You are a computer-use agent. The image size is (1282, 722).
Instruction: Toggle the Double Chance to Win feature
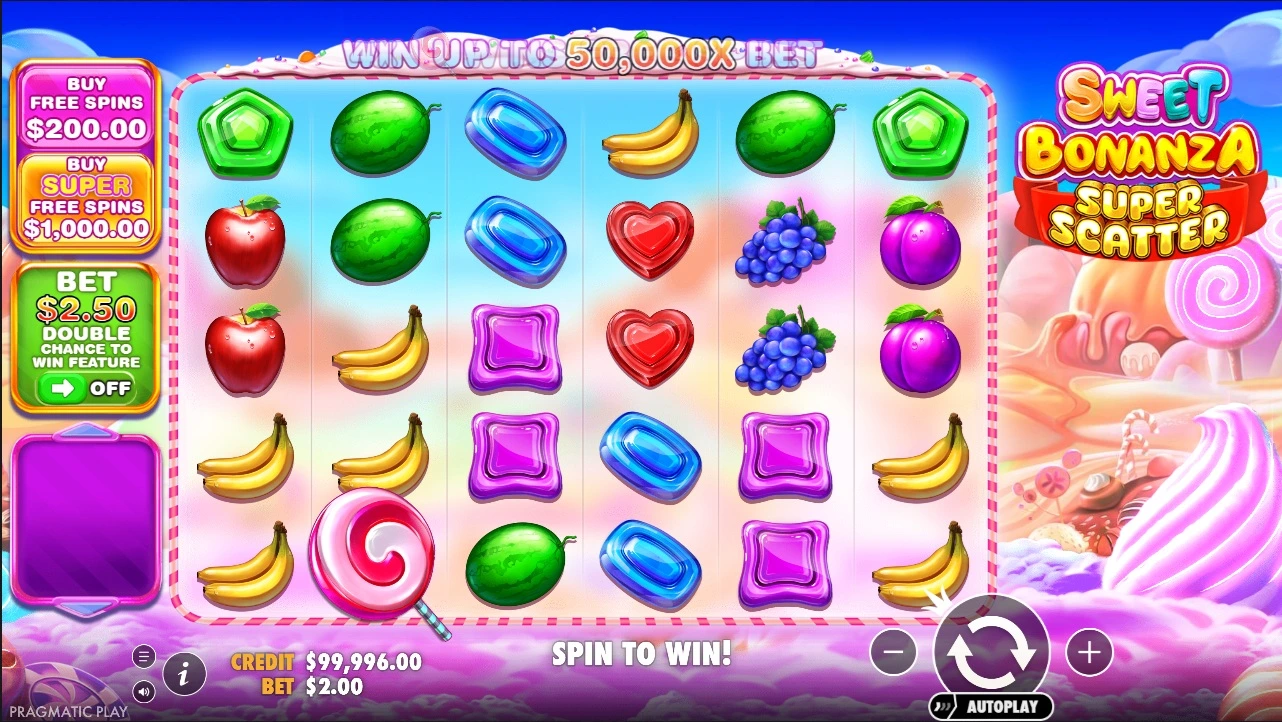85,388
